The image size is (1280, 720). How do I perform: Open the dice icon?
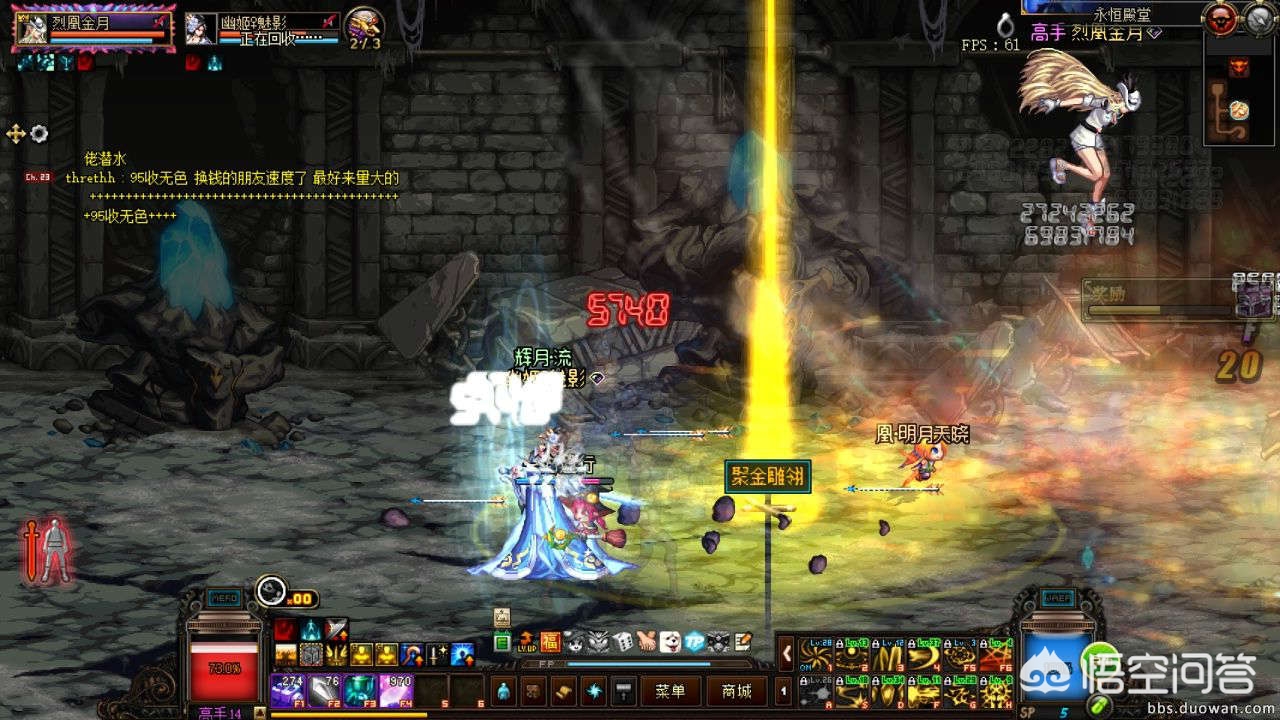pyautogui.click(x=622, y=641)
